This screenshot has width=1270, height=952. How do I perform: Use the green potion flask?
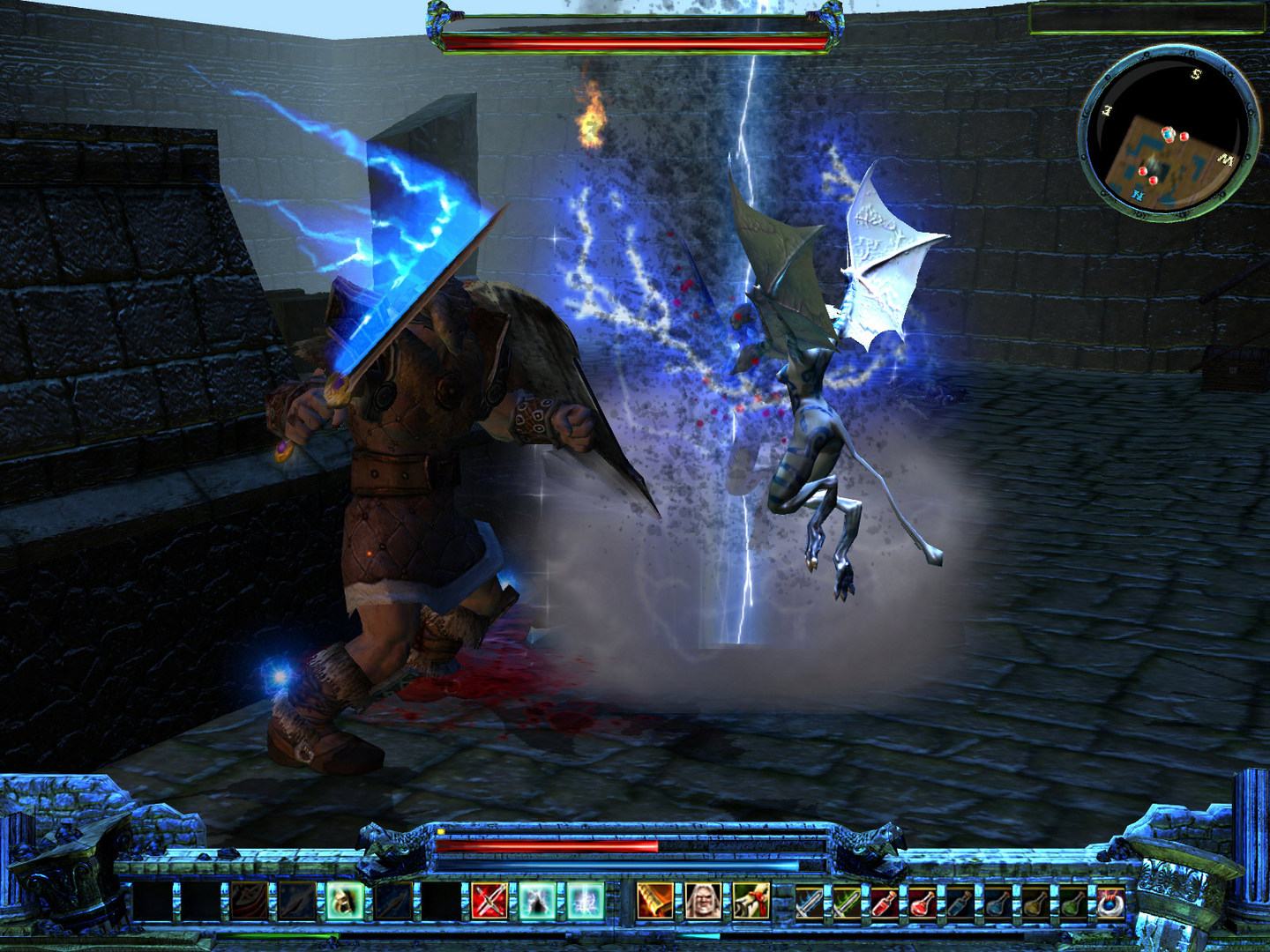click(1072, 901)
